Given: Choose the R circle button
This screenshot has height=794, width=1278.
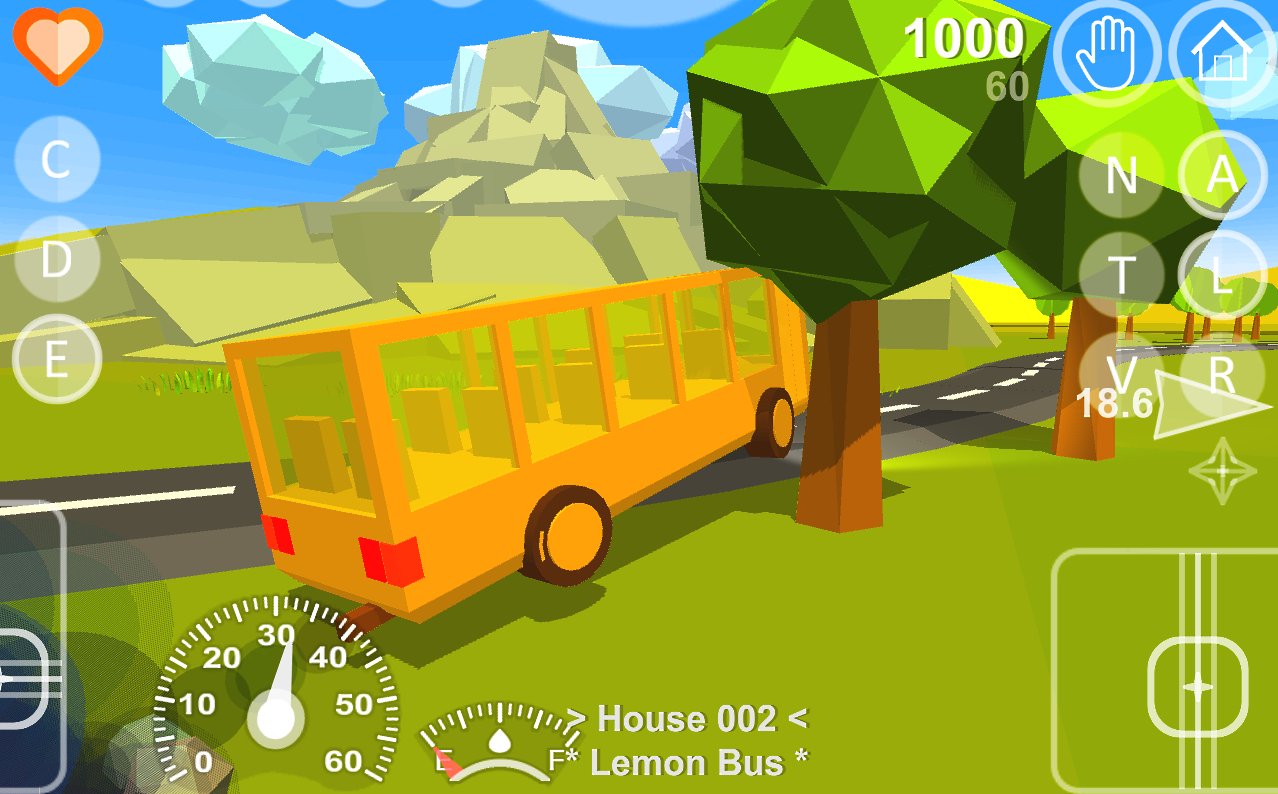Looking at the screenshot, I should pyautogui.click(x=1222, y=375).
